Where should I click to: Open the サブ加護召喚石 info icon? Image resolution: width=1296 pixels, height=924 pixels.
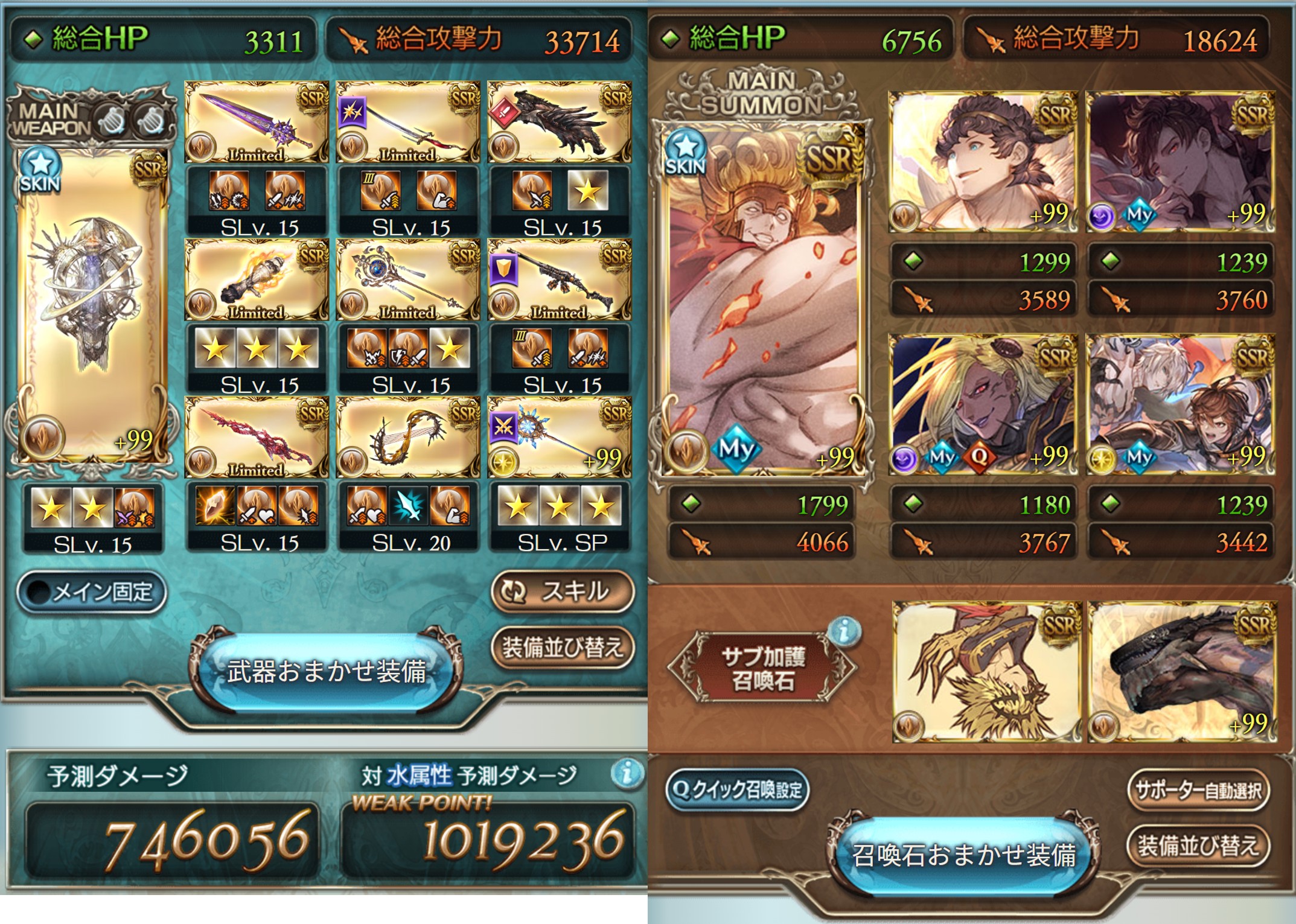pyautogui.click(x=844, y=631)
